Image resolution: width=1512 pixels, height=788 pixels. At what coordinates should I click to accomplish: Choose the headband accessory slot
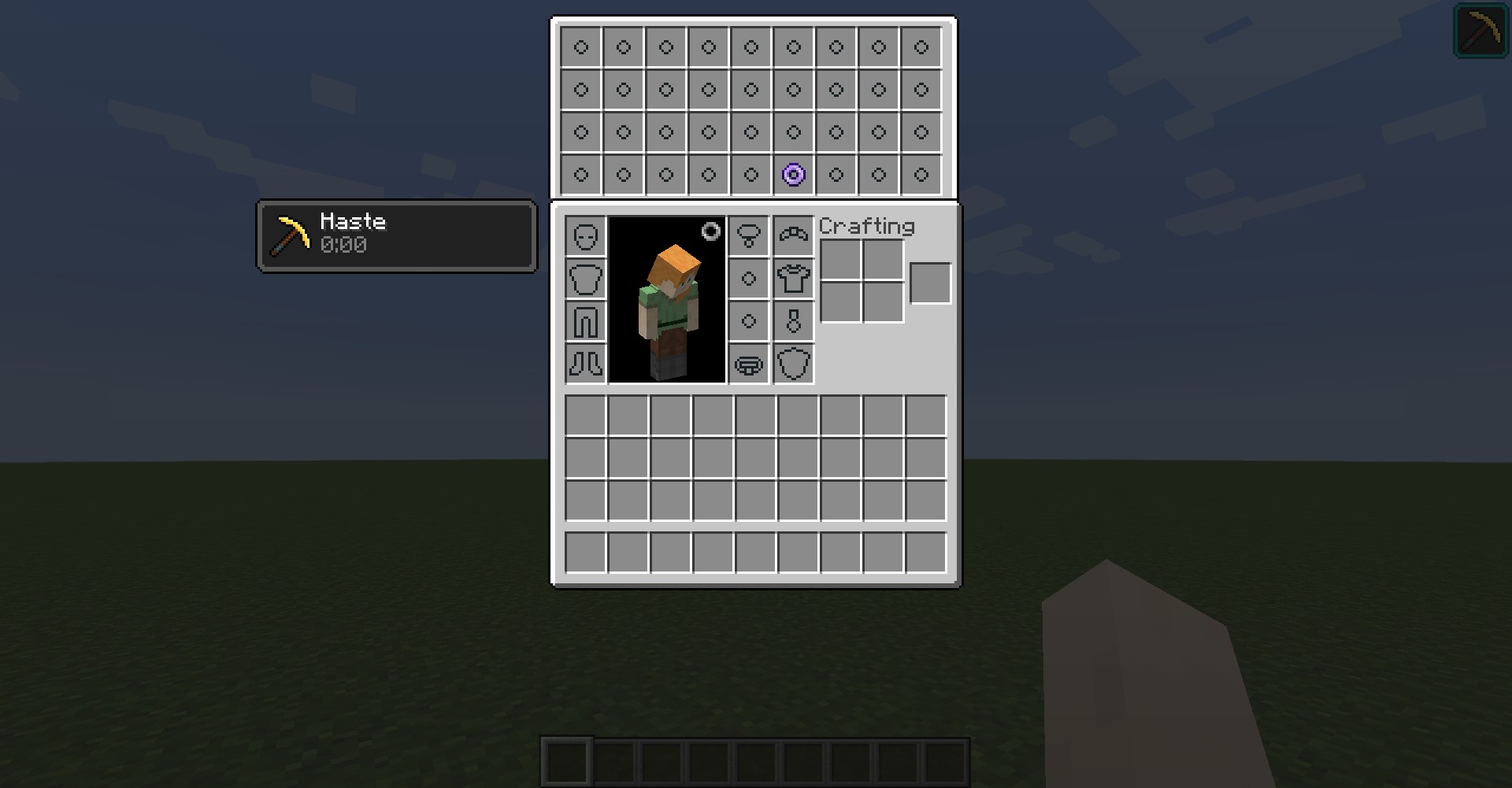pos(793,236)
